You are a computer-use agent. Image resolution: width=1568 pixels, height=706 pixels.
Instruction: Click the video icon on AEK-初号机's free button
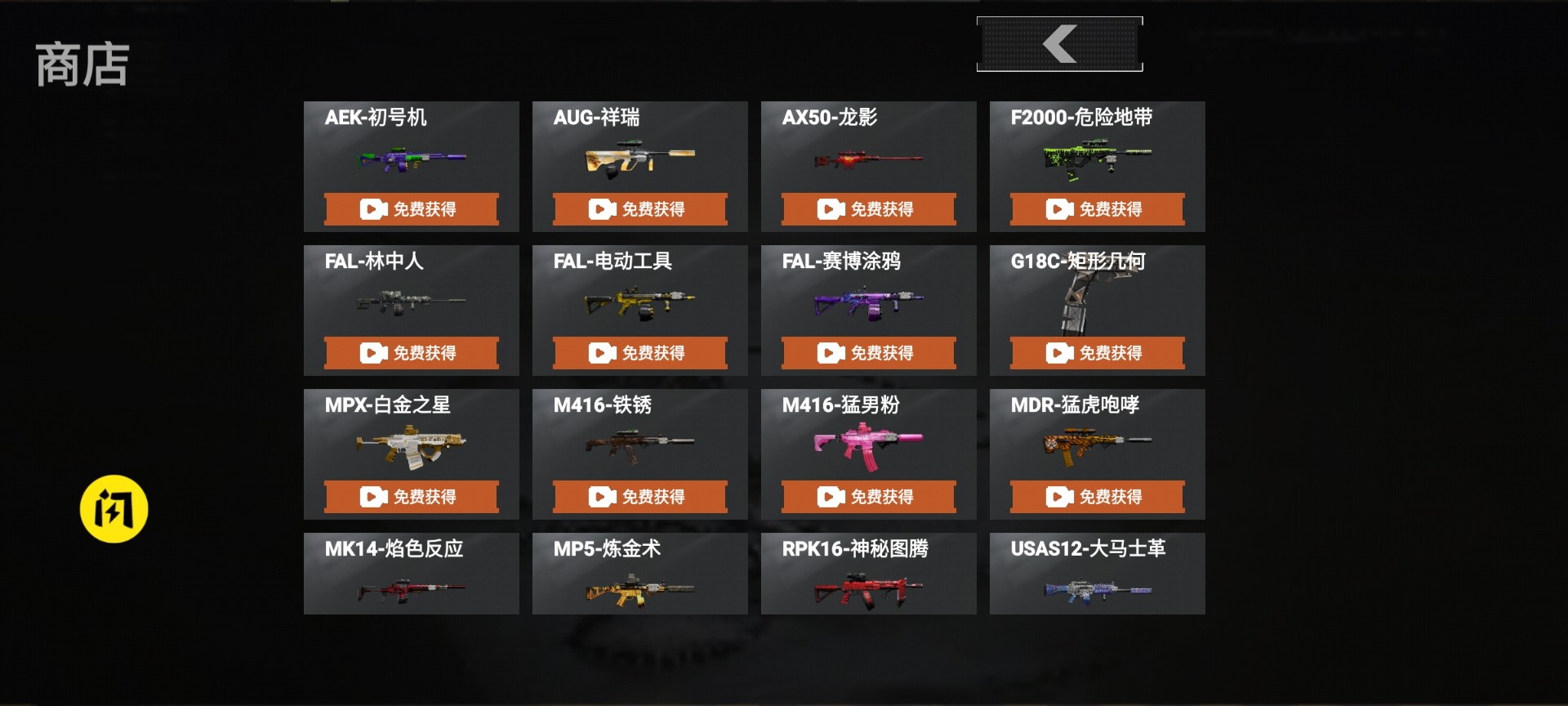[x=372, y=208]
